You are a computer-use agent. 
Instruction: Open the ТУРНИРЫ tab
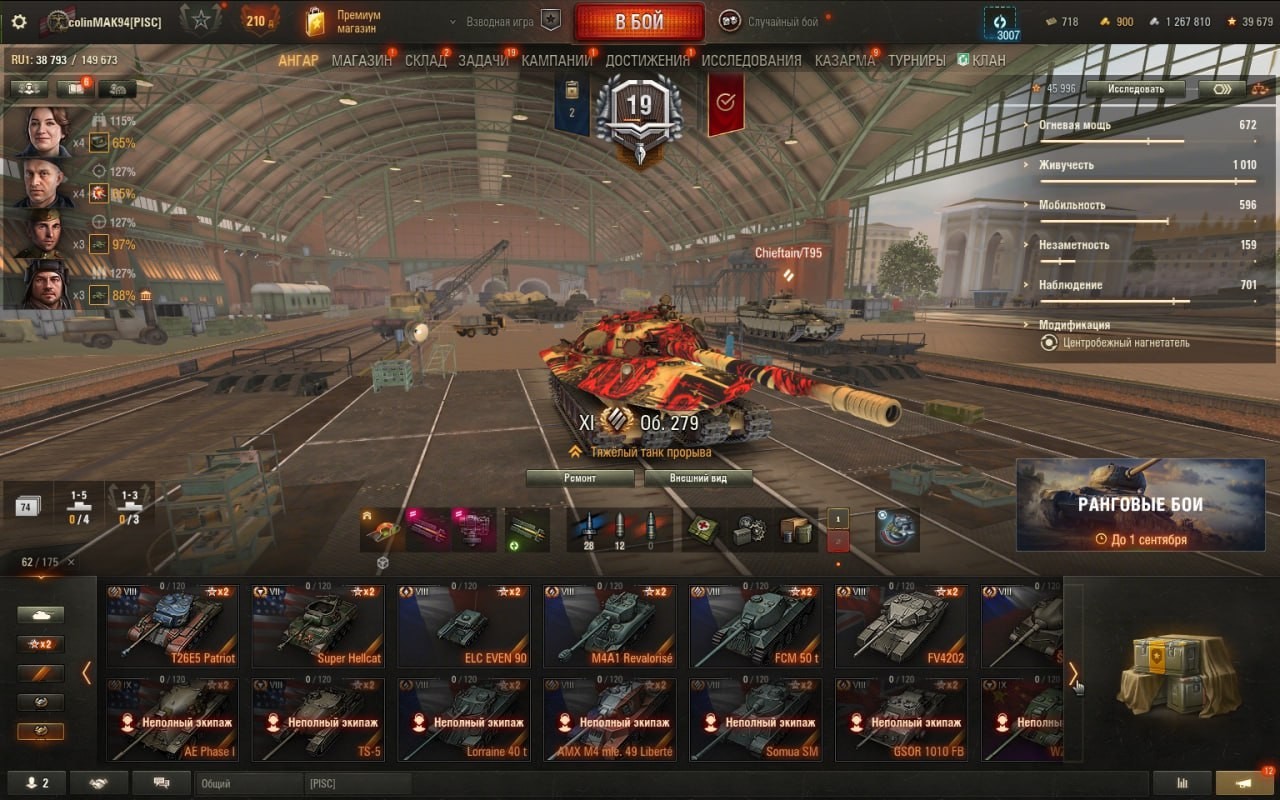click(x=916, y=60)
